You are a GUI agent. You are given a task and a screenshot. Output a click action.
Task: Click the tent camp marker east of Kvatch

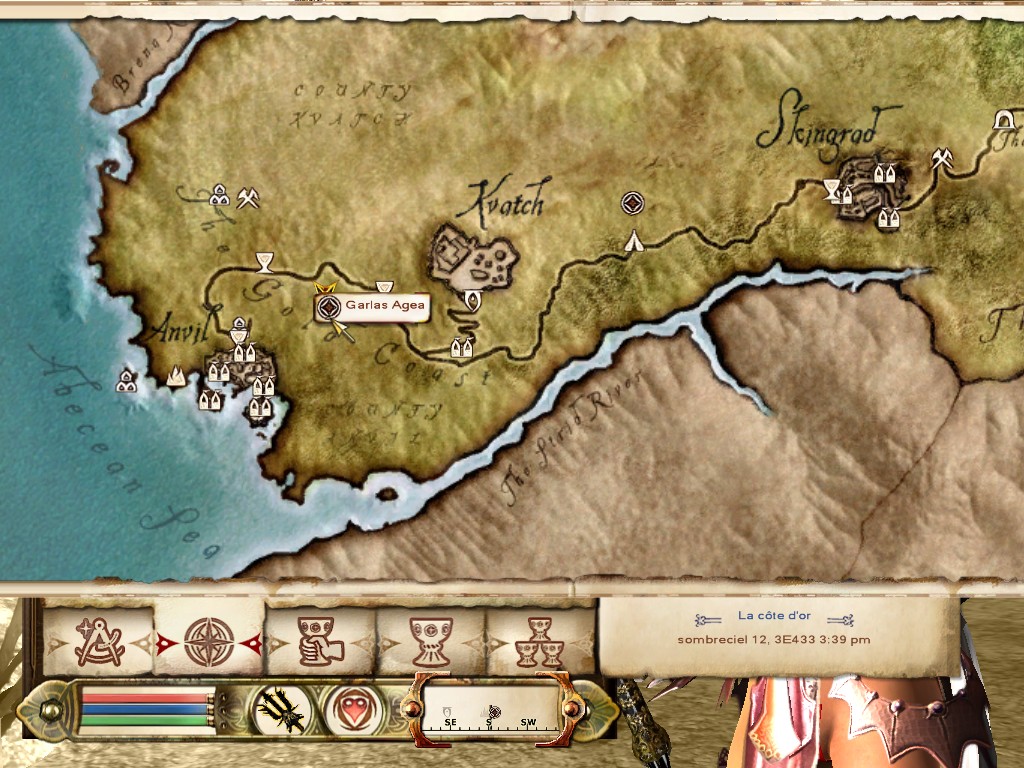coord(633,240)
